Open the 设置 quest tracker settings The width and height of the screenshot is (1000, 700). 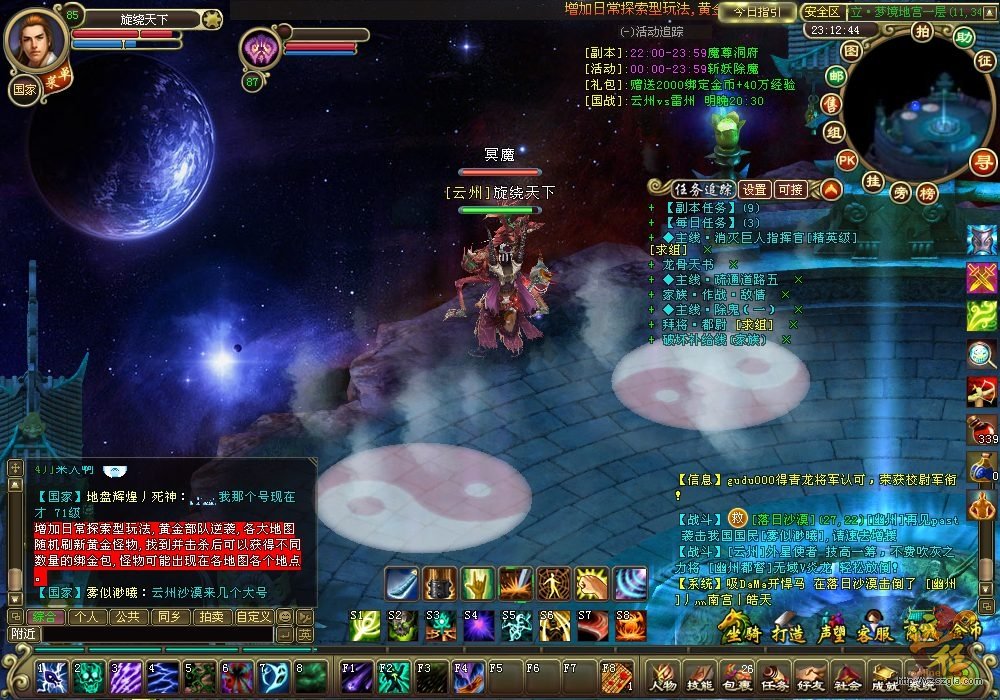tap(755, 189)
